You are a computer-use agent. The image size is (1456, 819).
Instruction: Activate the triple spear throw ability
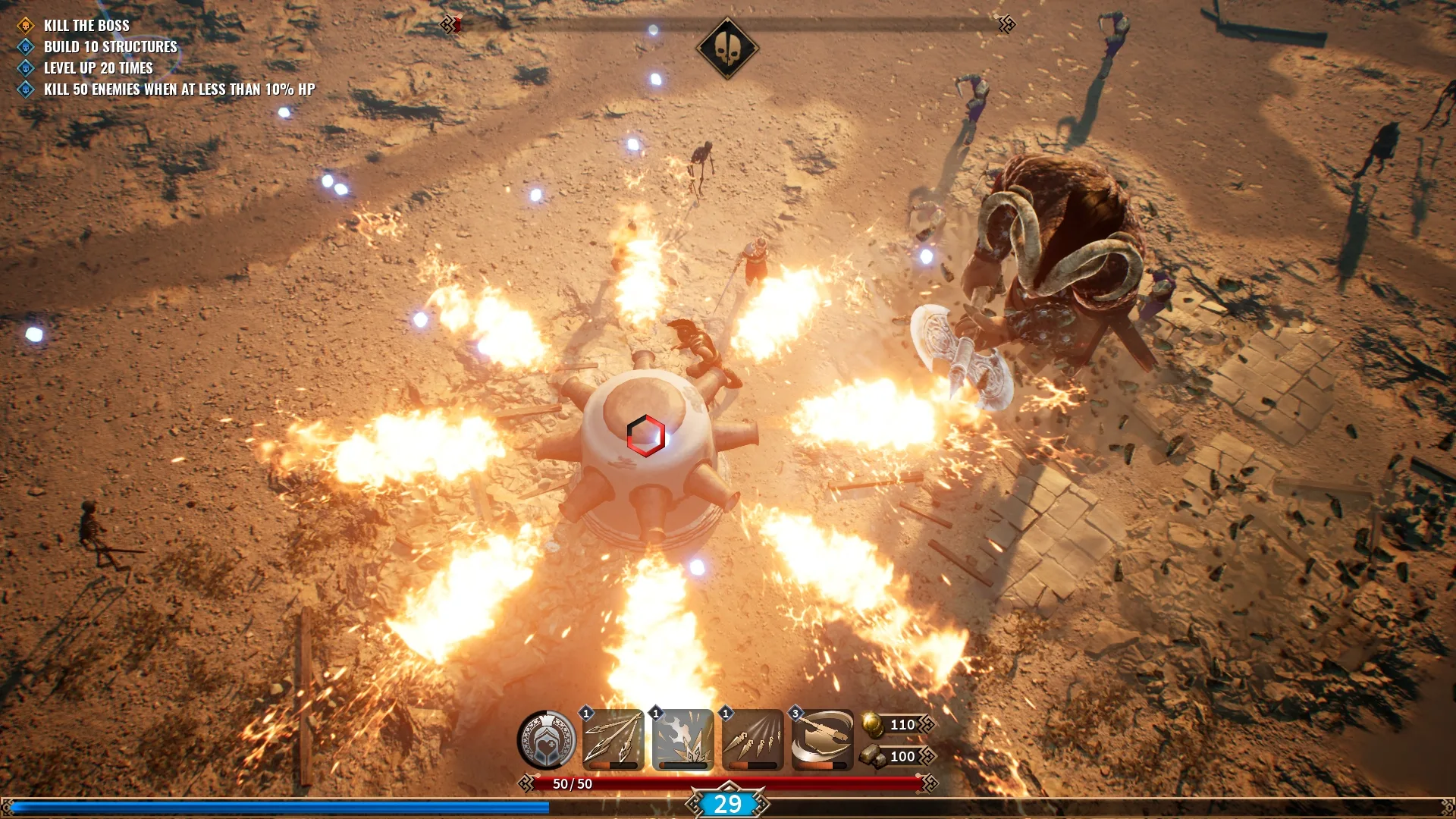(x=613, y=740)
